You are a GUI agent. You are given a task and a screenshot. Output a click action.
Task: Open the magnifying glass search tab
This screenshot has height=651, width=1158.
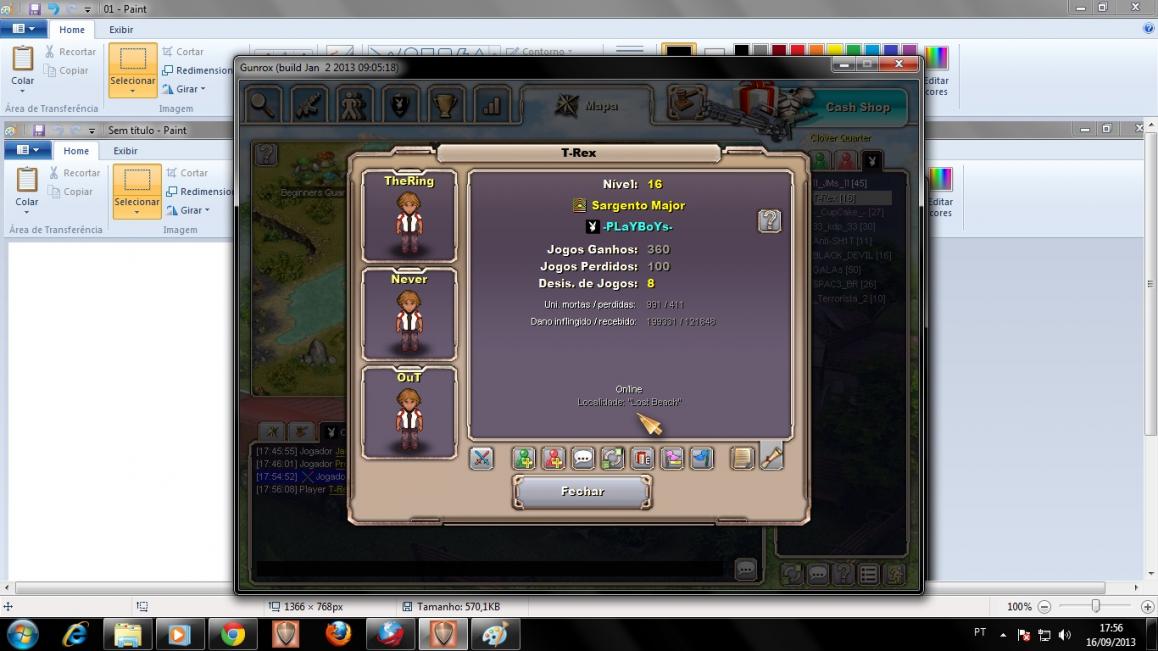(263, 105)
